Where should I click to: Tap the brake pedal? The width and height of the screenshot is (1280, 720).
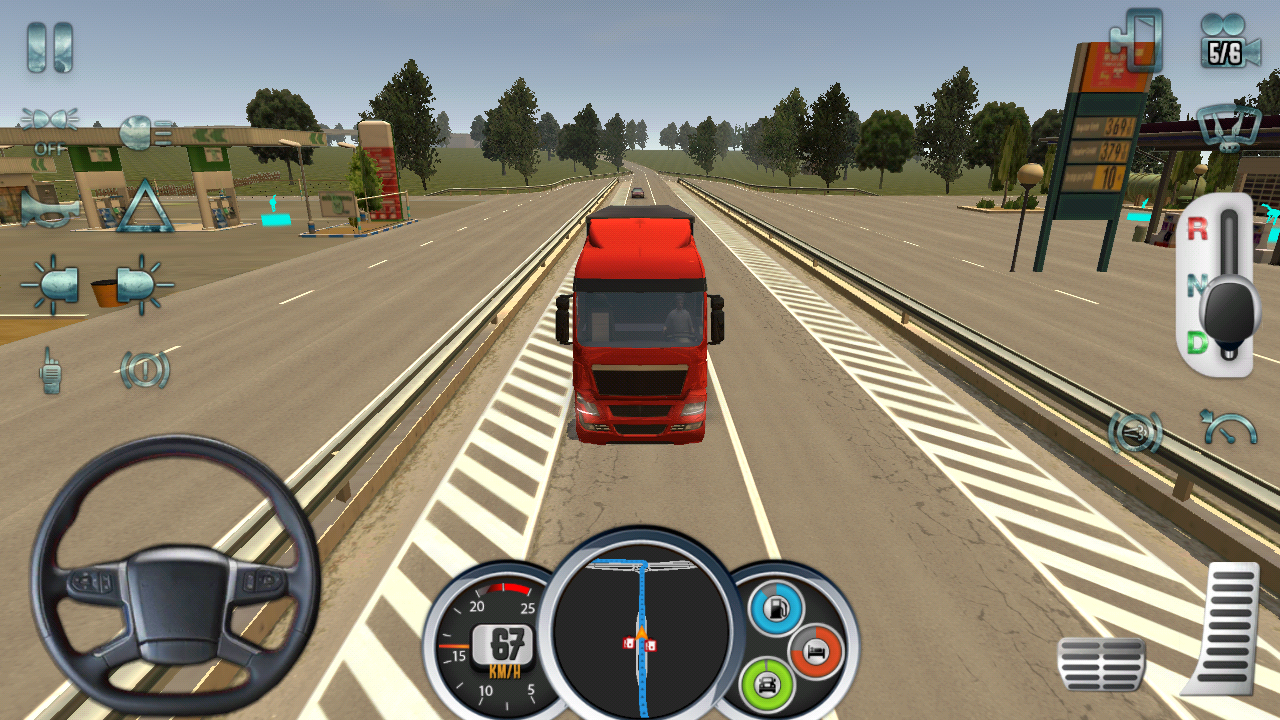pyautogui.click(x=1101, y=663)
